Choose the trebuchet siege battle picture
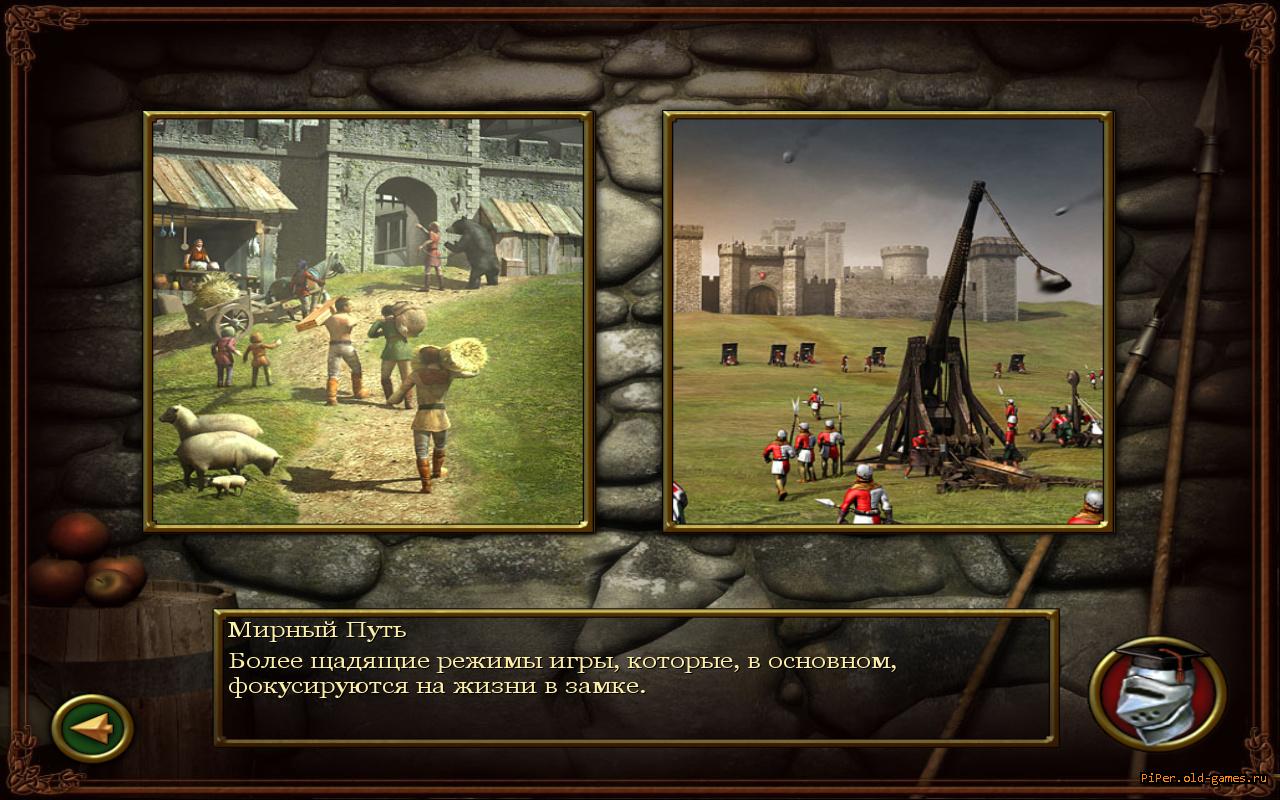1280x800 pixels. coord(888,321)
